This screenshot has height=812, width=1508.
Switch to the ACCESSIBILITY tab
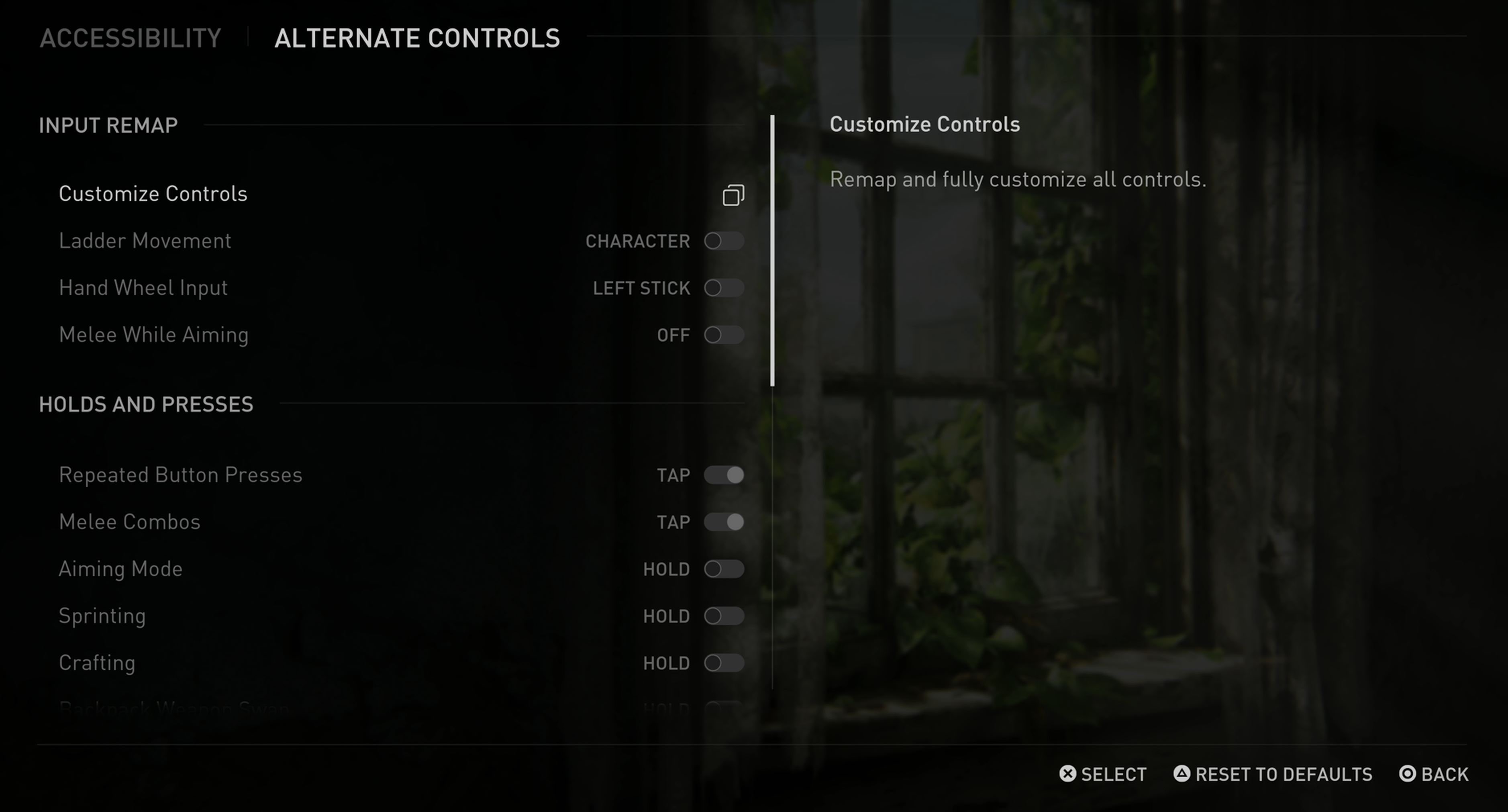point(131,37)
